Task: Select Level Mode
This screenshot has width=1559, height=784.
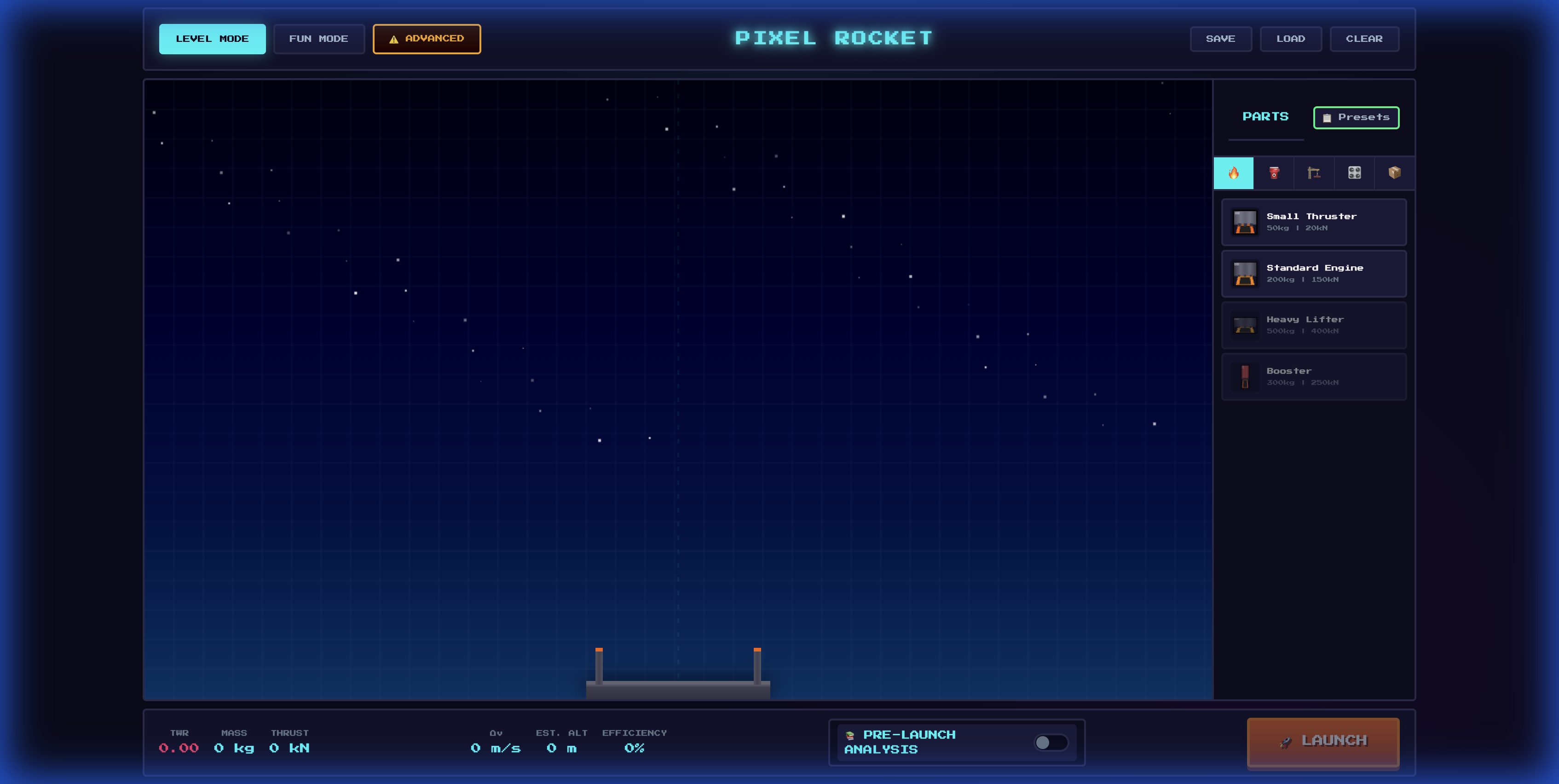Action: coord(213,39)
